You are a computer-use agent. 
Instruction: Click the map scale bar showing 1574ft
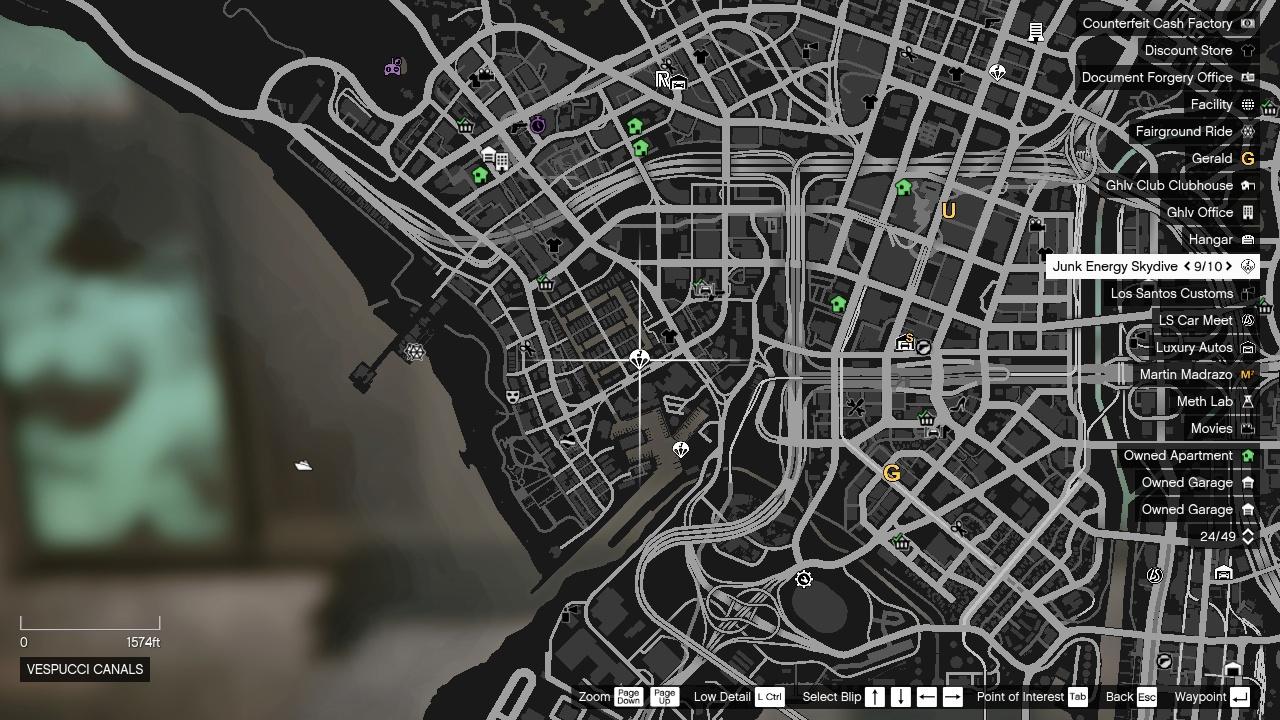pyautogui.click(x=90, y=625)
